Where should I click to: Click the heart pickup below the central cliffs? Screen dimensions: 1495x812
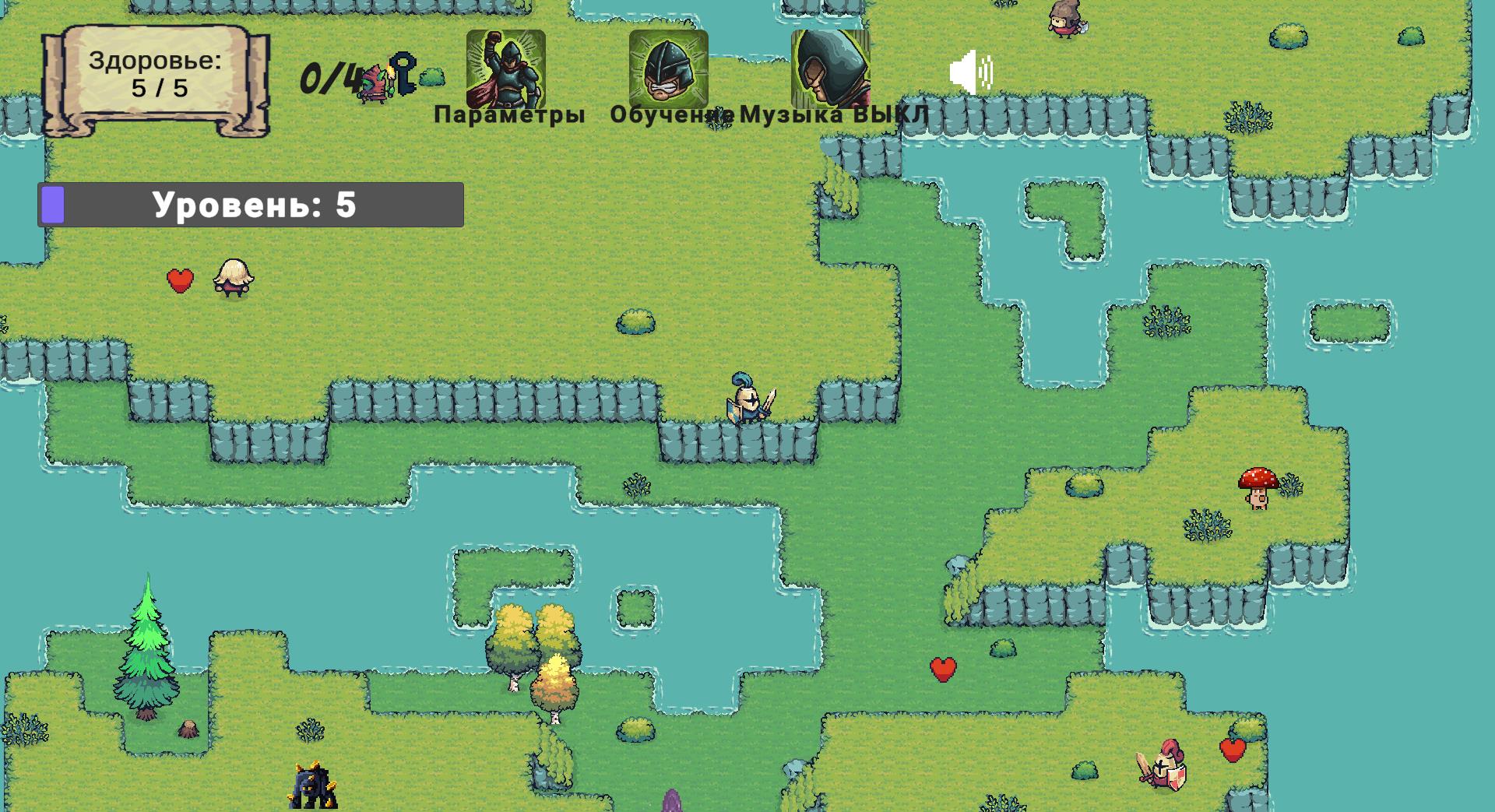[x=944, y=668]
